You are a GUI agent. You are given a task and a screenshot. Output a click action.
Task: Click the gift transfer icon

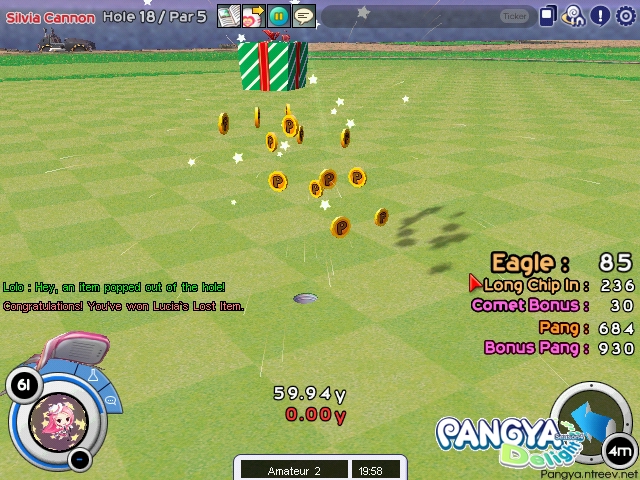(253, 16)
